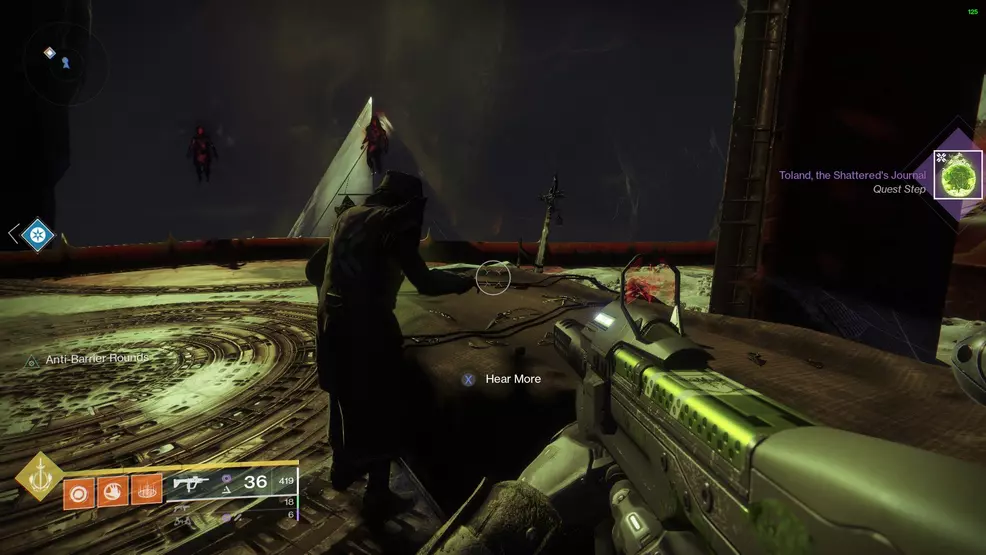The image size is (986, 555).
Task: Activate the orange class ability icon
Action: (146, 491)
